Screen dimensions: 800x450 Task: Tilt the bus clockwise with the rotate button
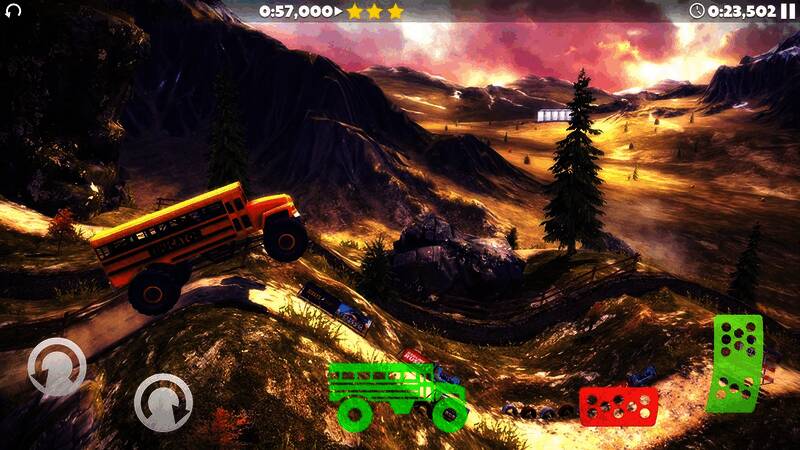click(x=163, y=402)
